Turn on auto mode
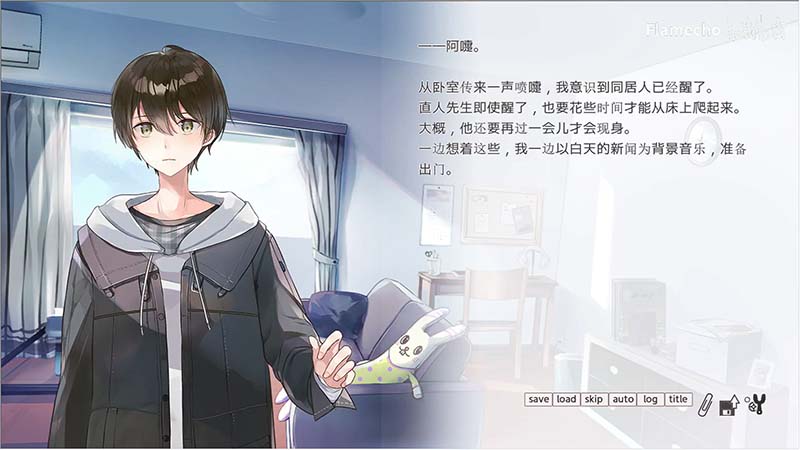 [623, 399]
